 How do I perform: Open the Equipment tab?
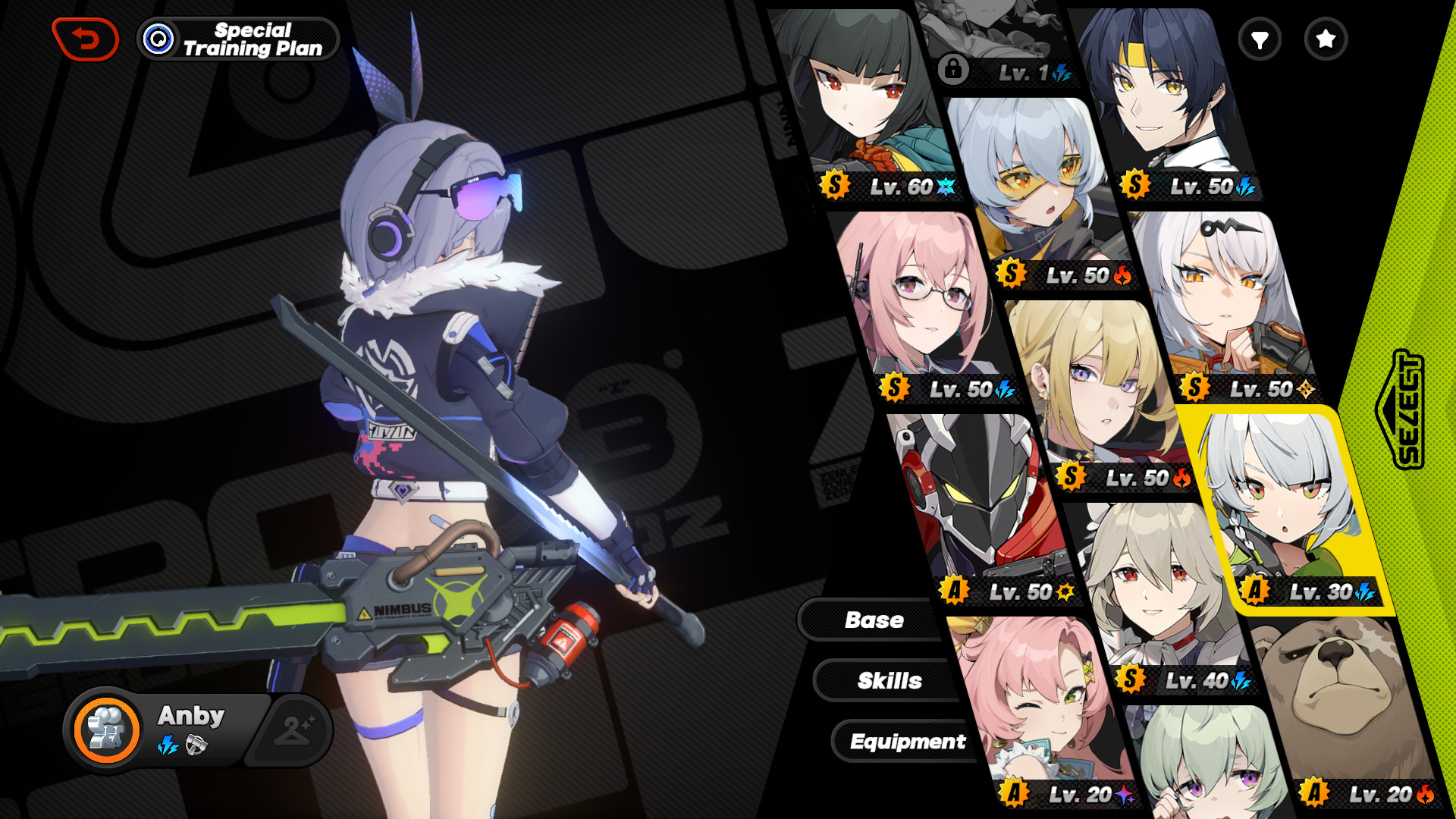[x=908, y=742]
